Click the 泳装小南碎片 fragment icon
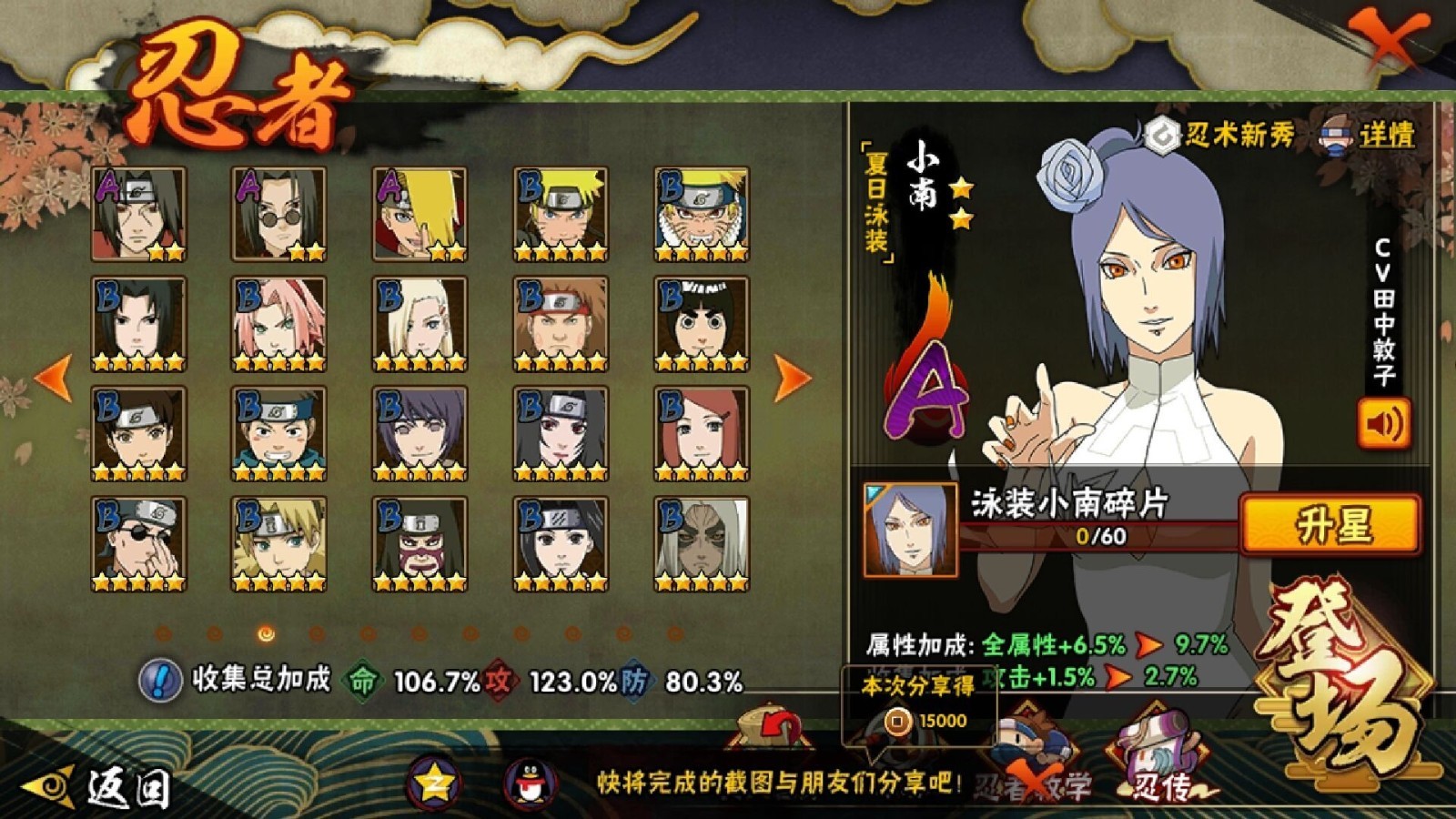Screen dimensions: 1456x819 (x=910, y=530)
